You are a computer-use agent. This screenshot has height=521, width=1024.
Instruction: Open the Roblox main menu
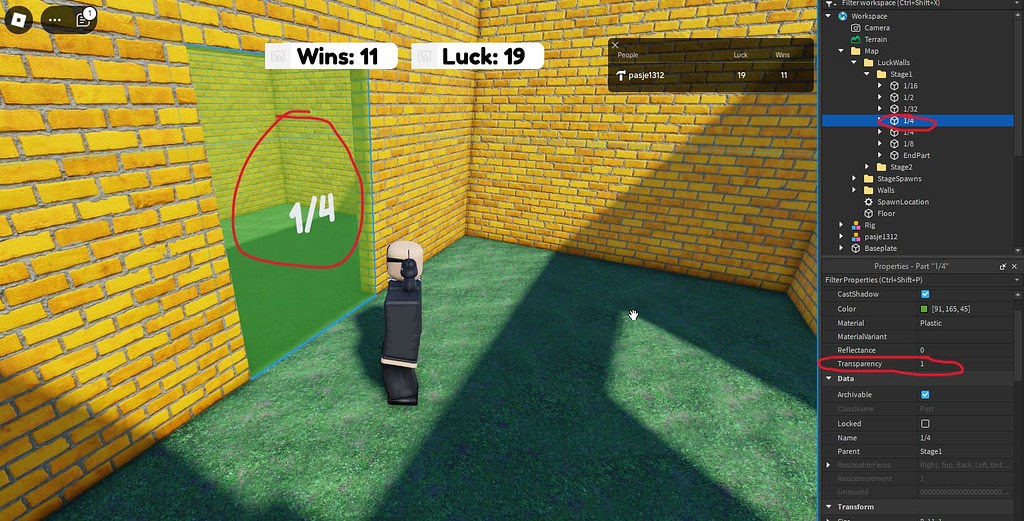click(x=20, y=19)
